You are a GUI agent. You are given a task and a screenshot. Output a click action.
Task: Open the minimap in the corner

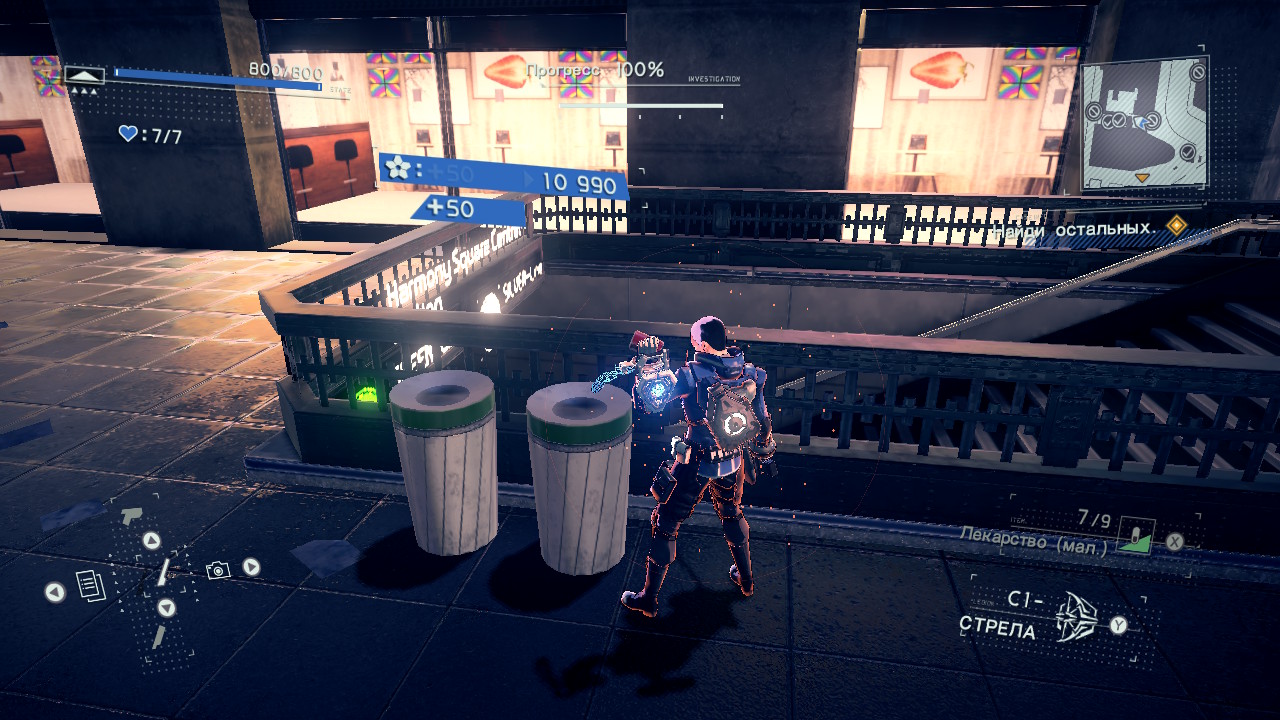[x=1144, y=123]
